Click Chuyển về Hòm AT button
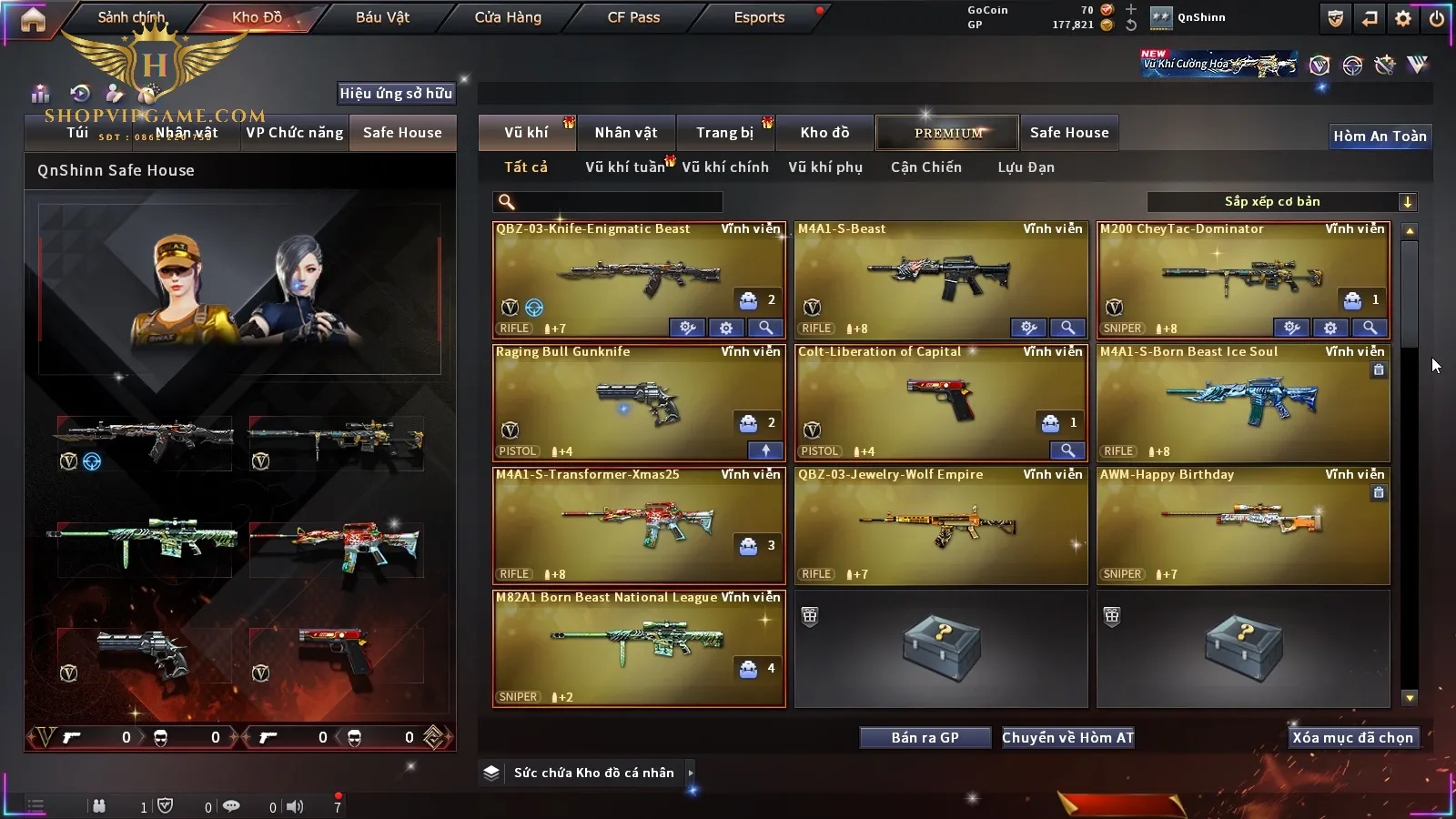This screenshot has height=819, width=1456. 1067,738
